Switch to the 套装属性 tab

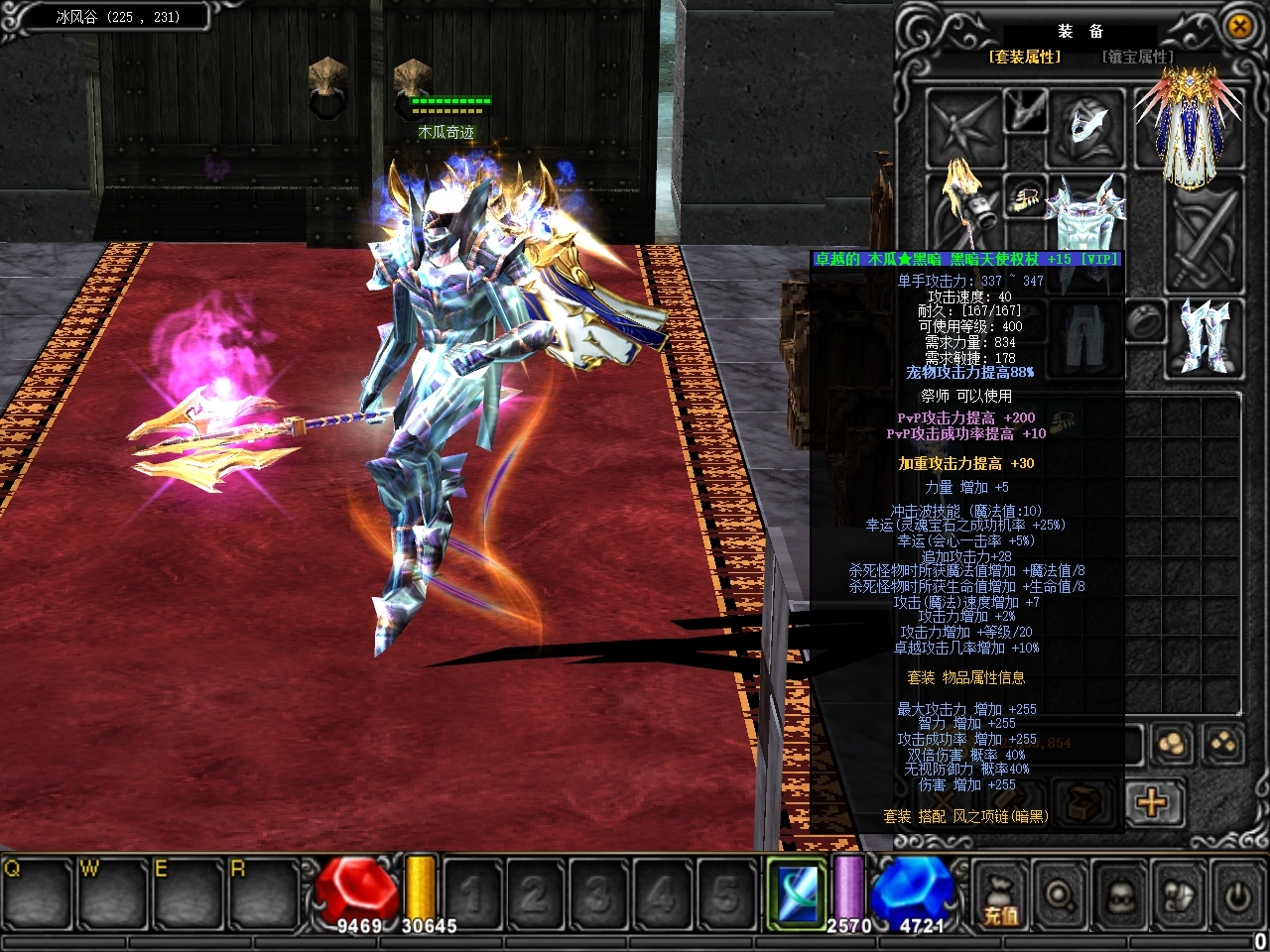pos(1025,58)
